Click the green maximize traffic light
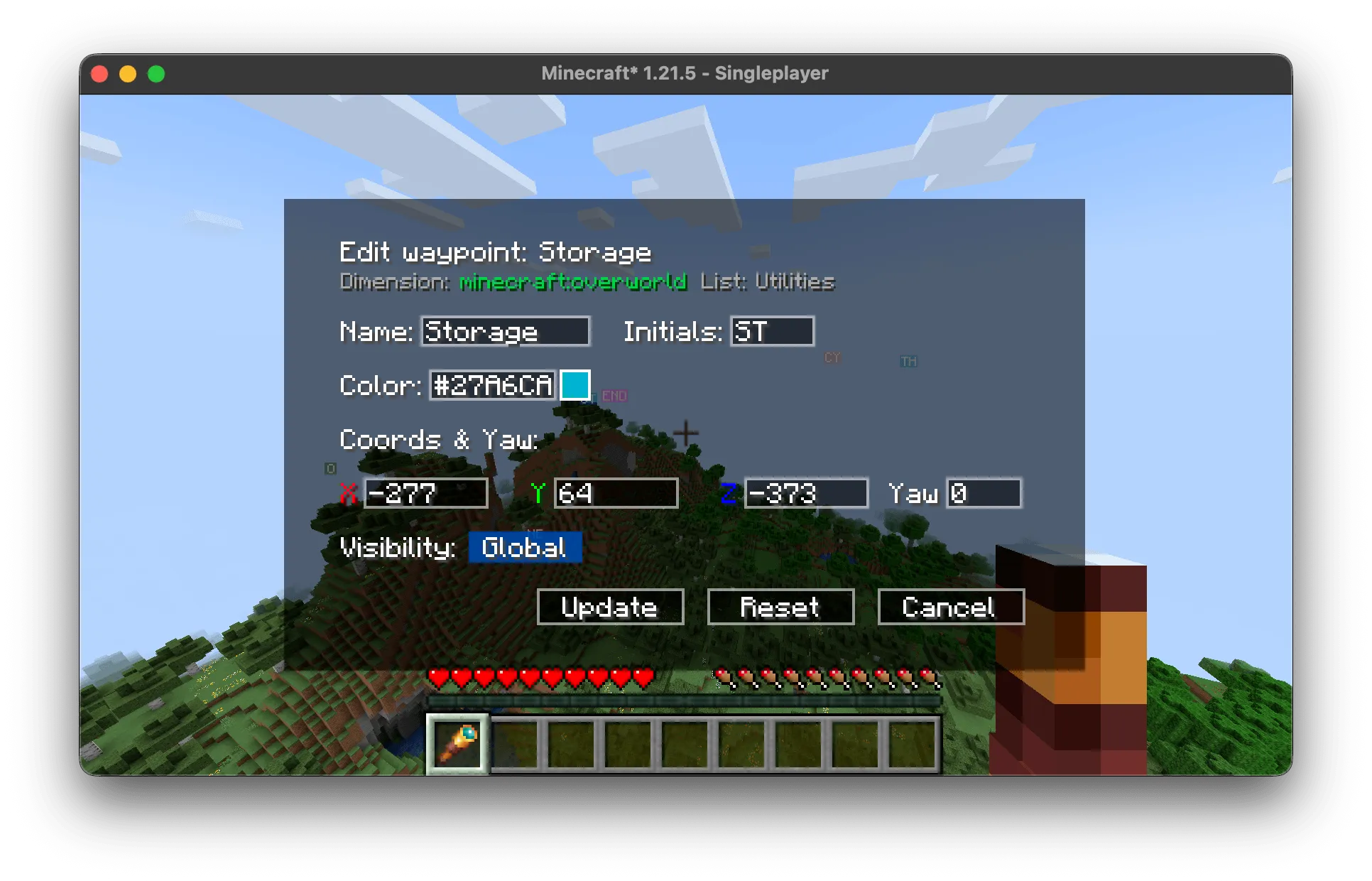This screenshot has height=881, width=1372. [156, 72]
